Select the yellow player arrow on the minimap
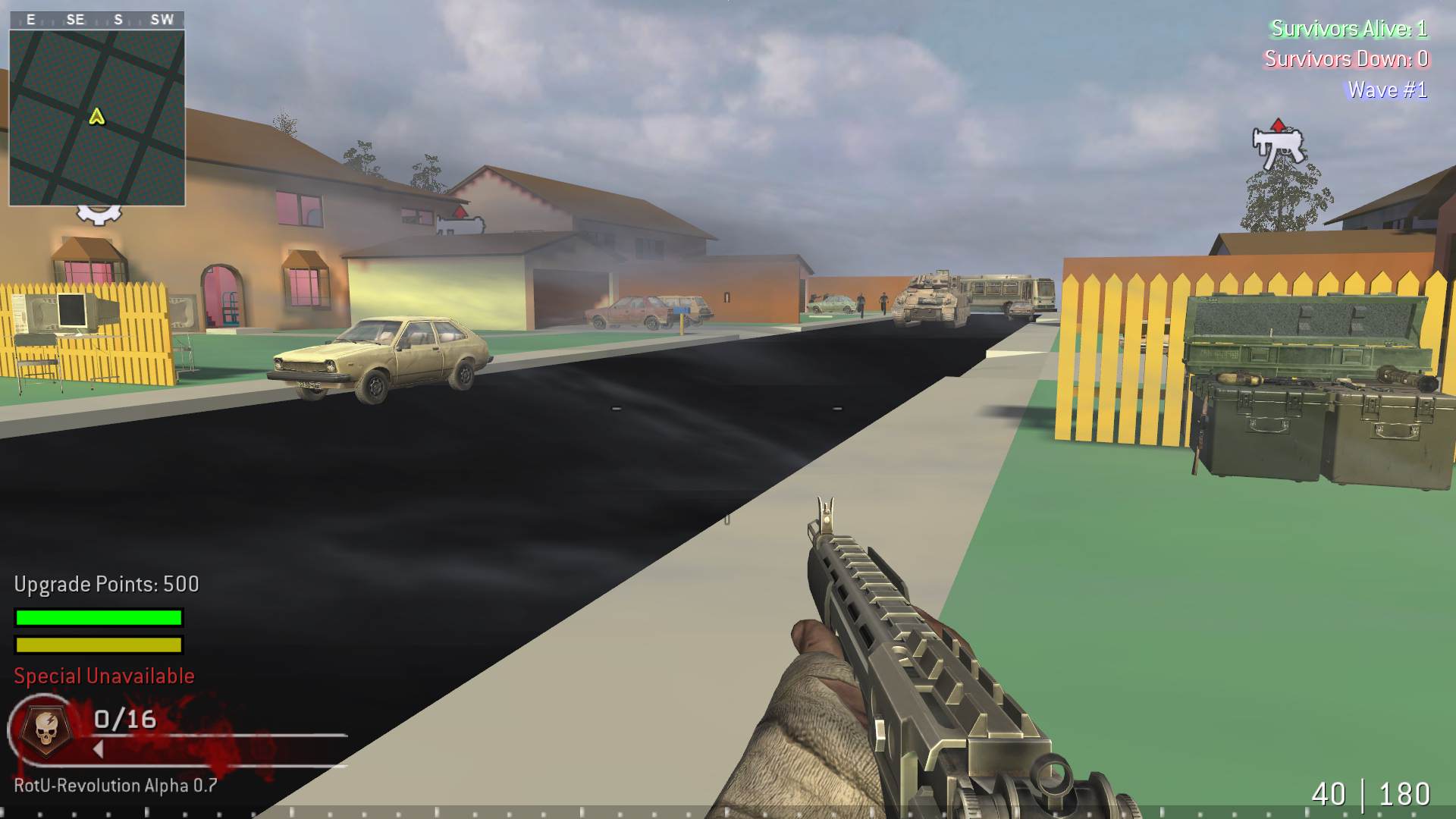 (x=97, y=118)
